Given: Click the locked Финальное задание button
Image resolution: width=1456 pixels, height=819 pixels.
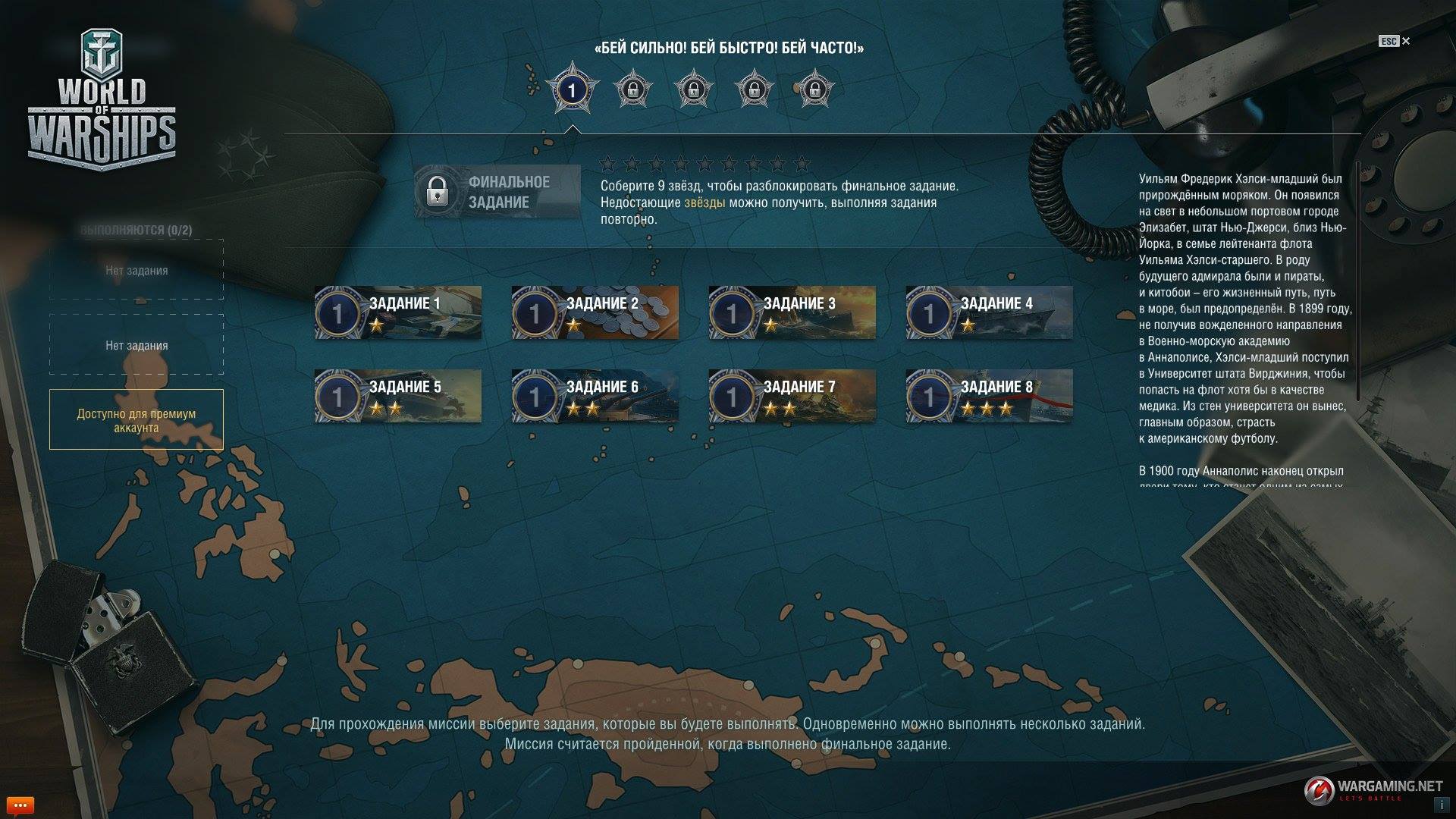Looking at the screenshot, I should coord(497,192).
